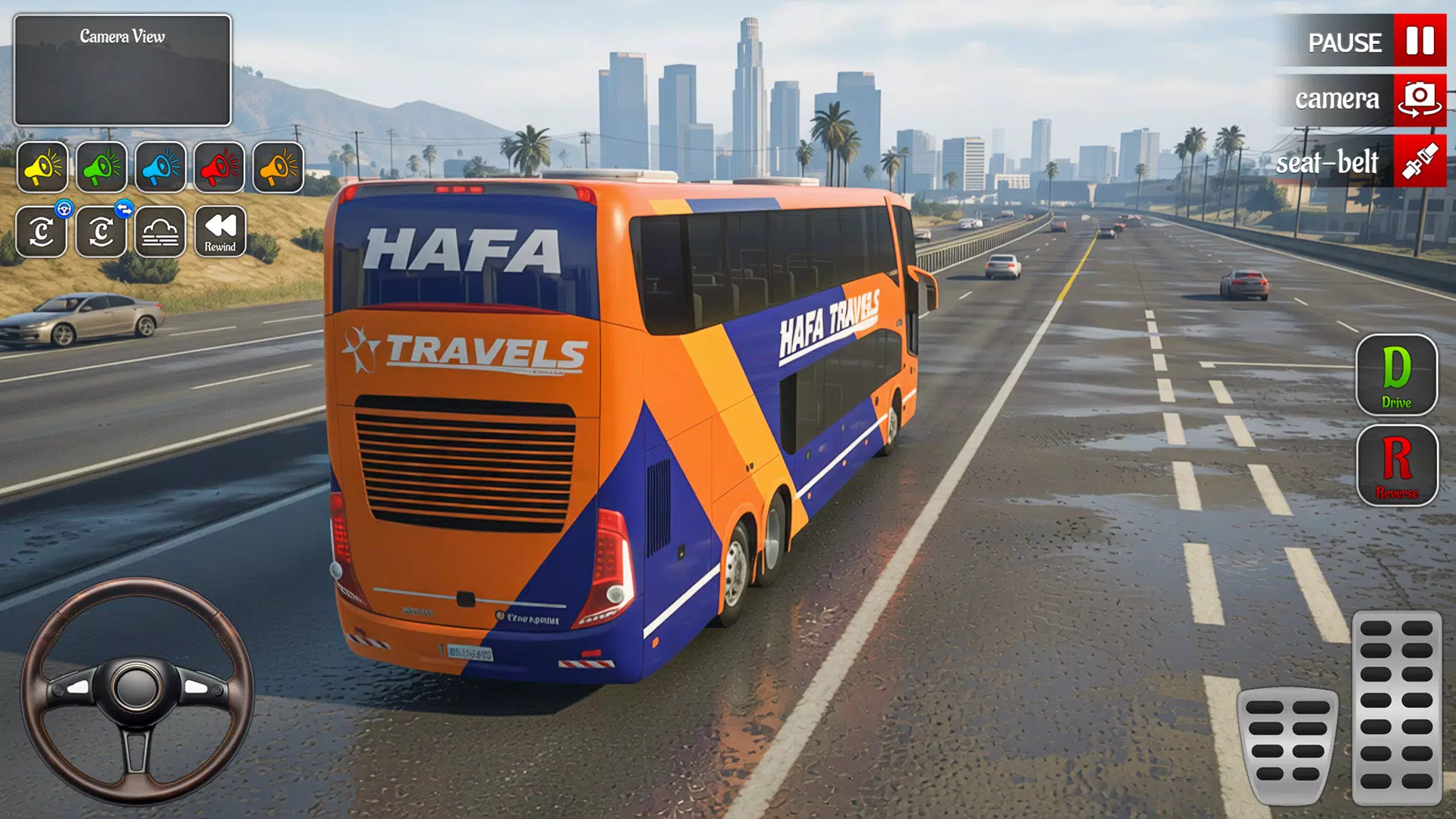Screen dimensions: 1456x819
Task: Trigger the orange megaphone horn
Action: [278, 167]
